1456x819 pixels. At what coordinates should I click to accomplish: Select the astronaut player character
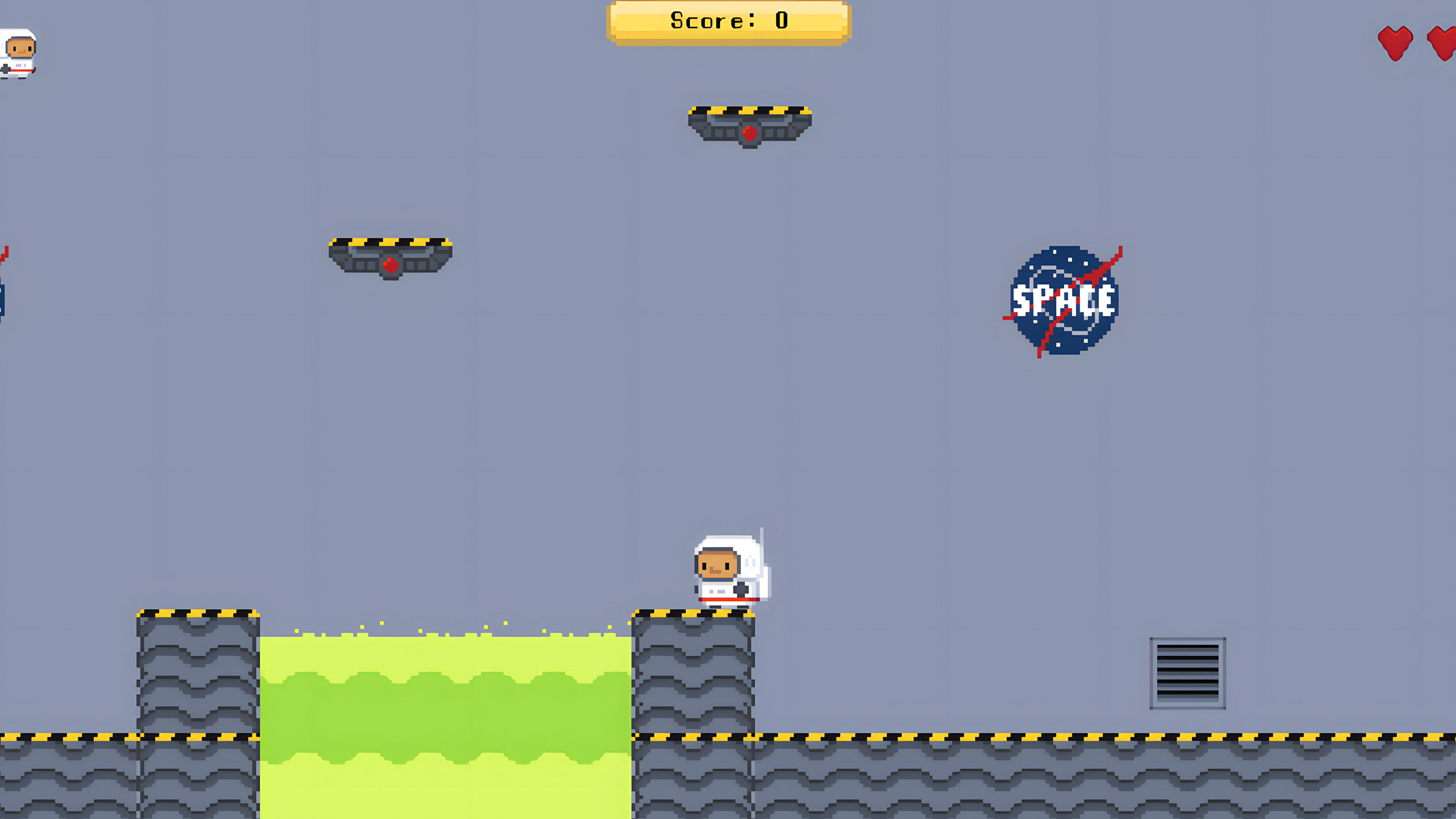tap(729, 571)
